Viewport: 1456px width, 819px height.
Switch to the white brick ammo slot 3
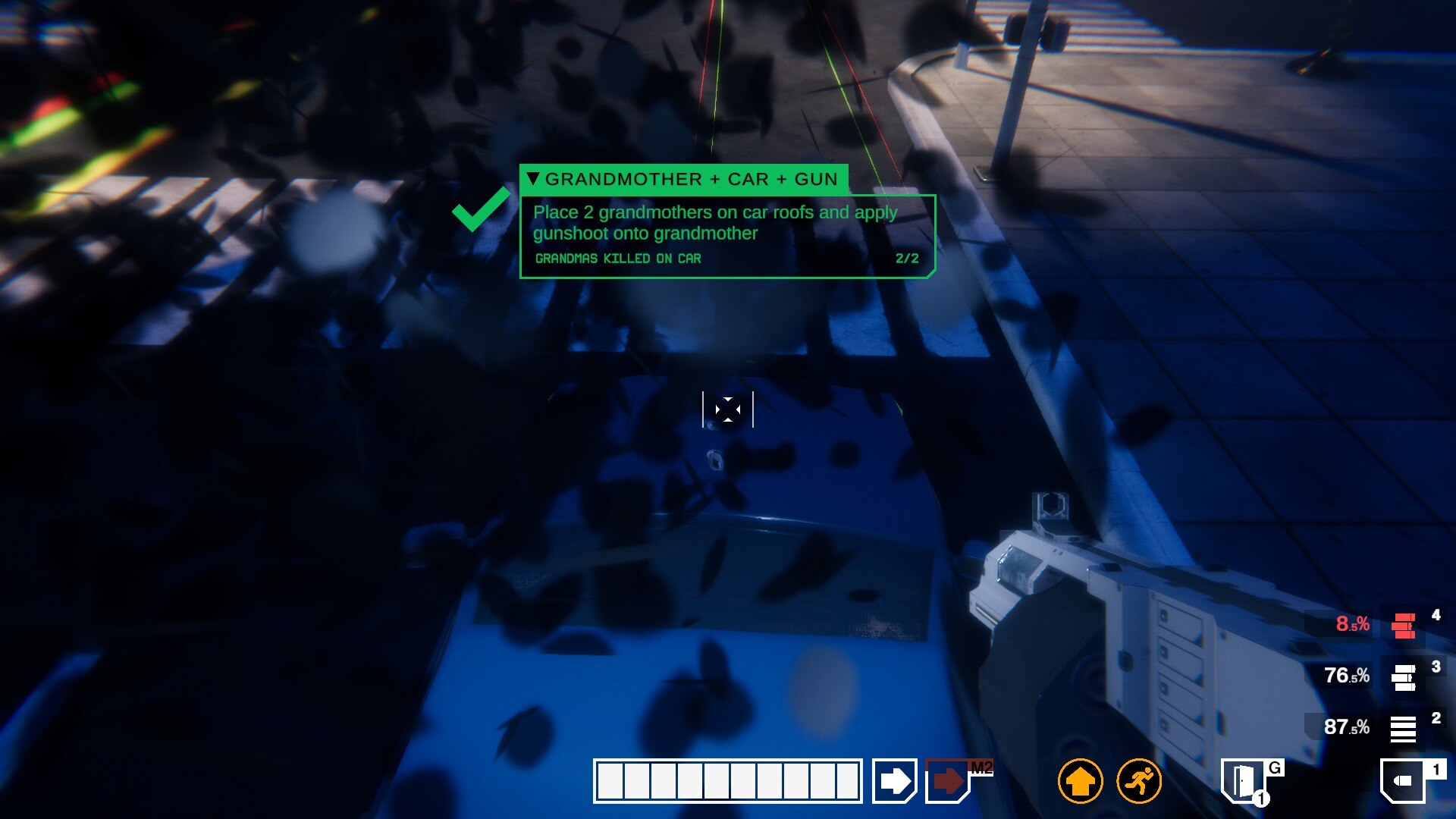pos(1403,677)
